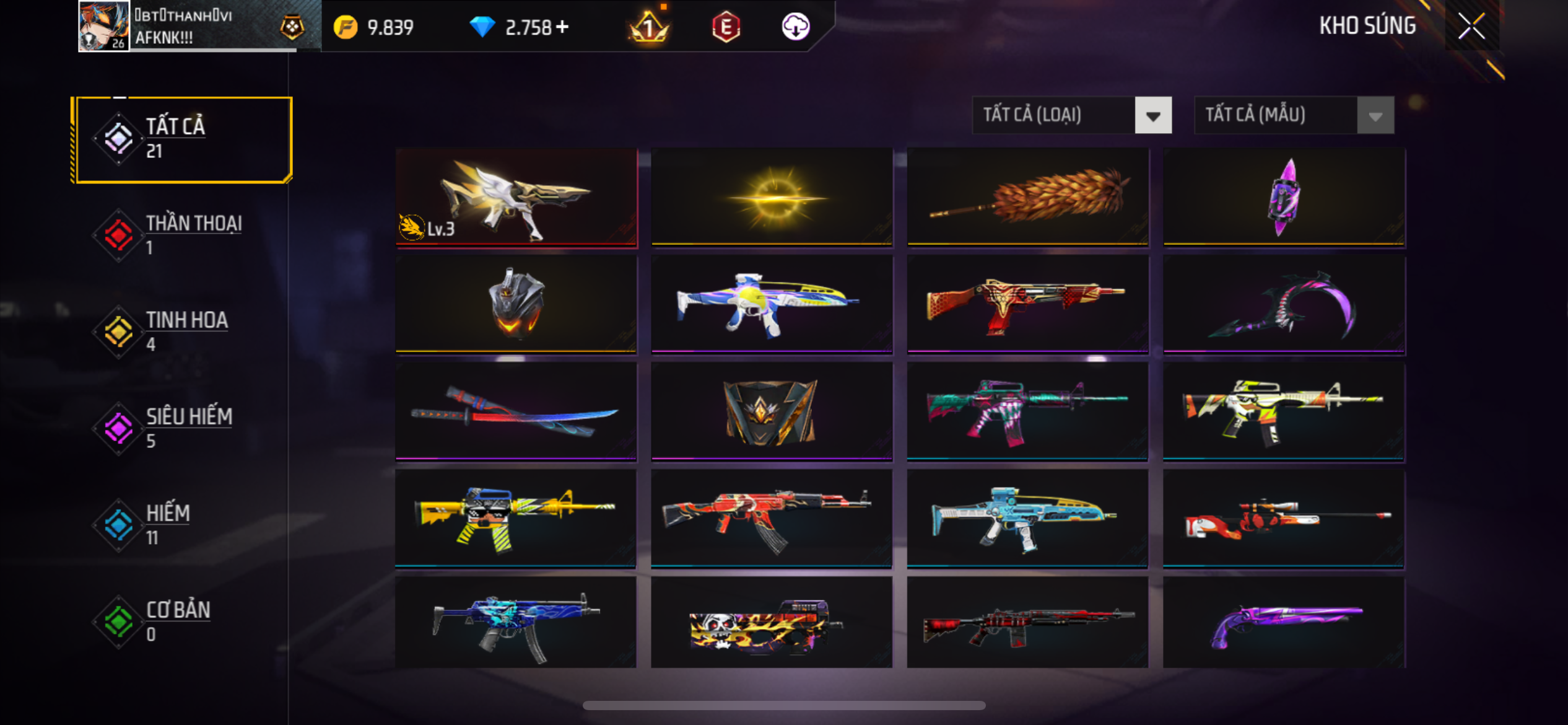
Task: Select the purple scythe skin
Action: (1284, 305)
